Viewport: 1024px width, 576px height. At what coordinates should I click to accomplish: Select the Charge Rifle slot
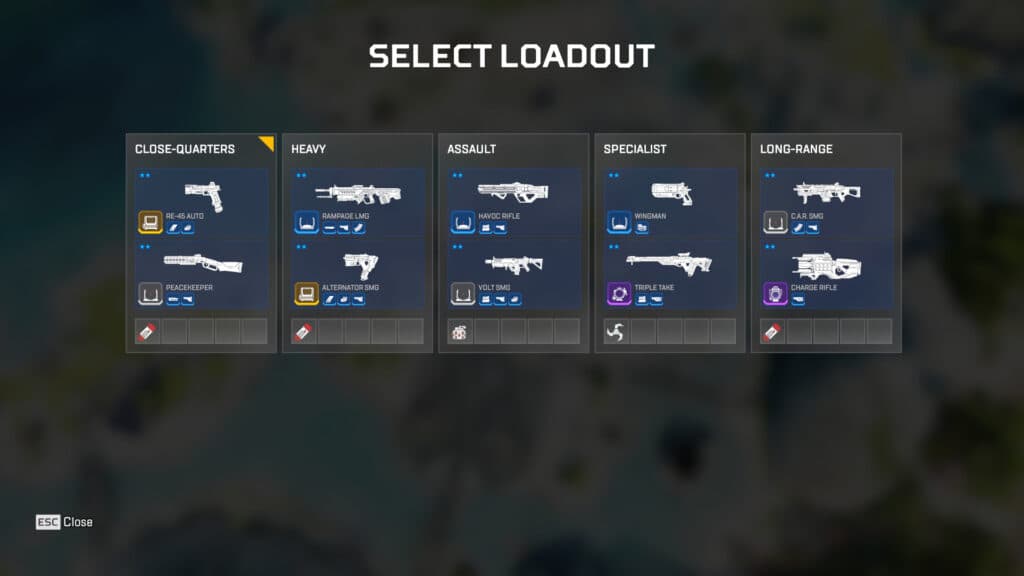826,274
